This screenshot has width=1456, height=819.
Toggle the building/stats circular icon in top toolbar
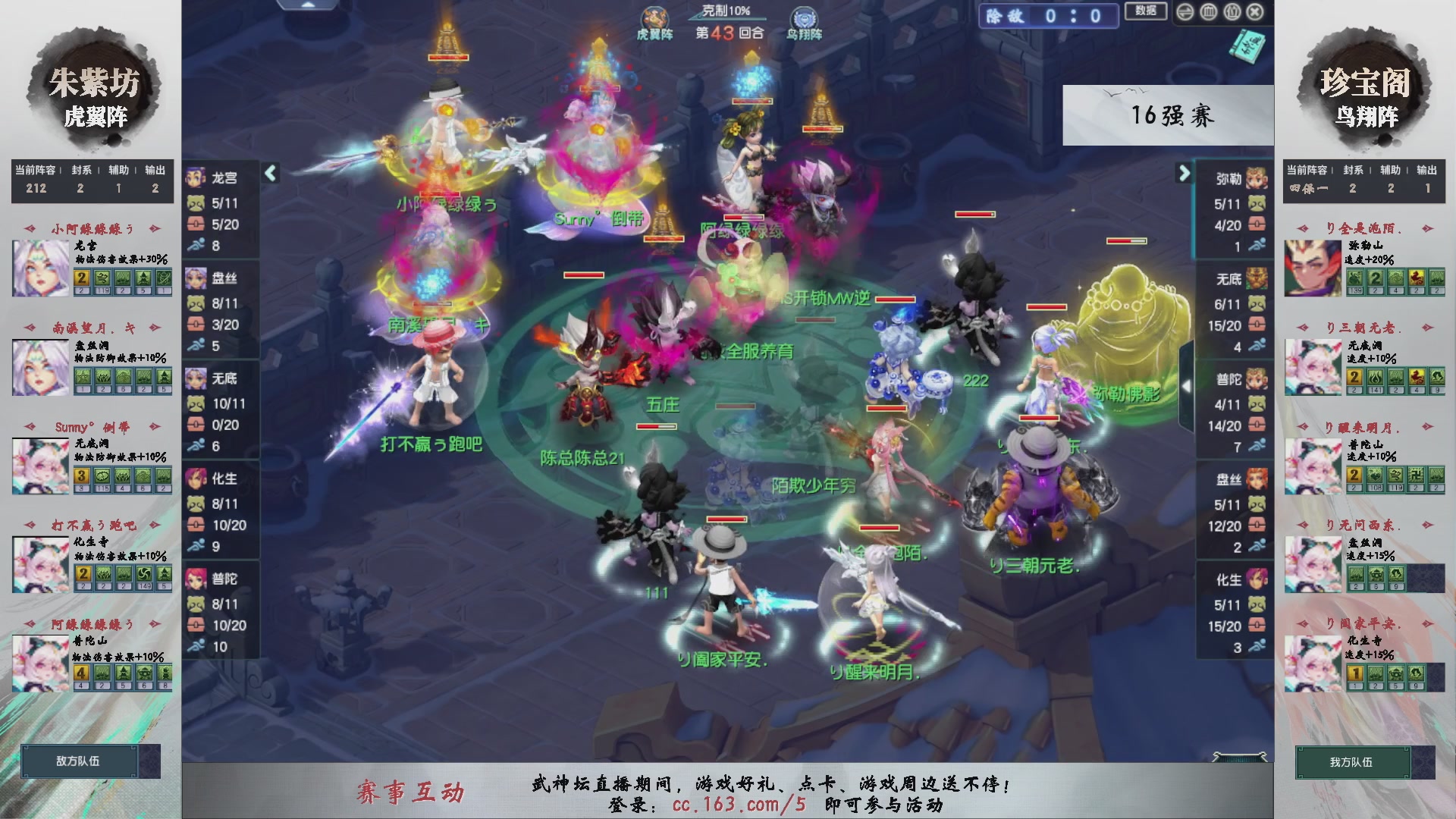[x=1208, y=11]
